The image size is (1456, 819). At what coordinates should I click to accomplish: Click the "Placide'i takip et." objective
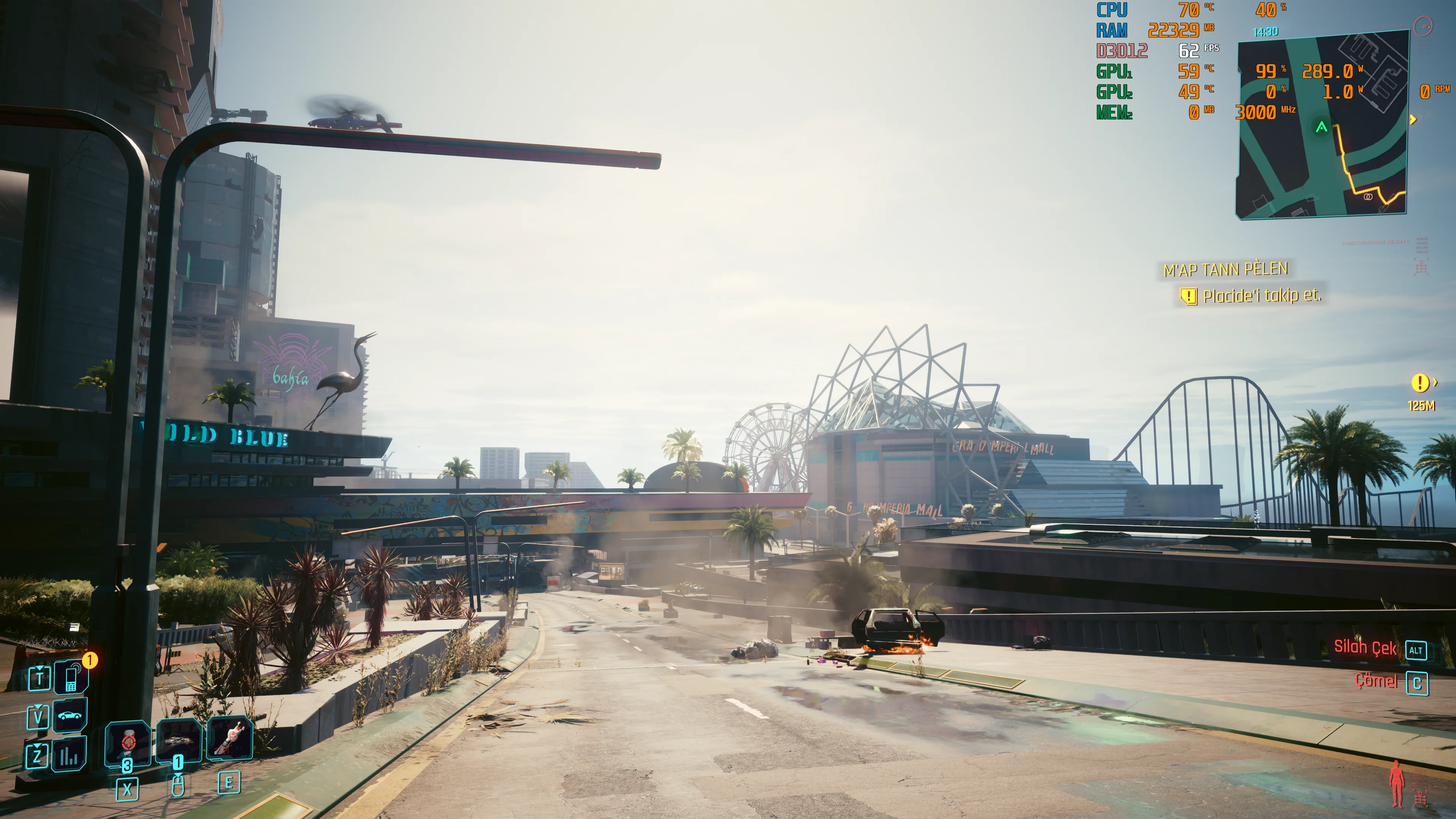coord(1261,296)
